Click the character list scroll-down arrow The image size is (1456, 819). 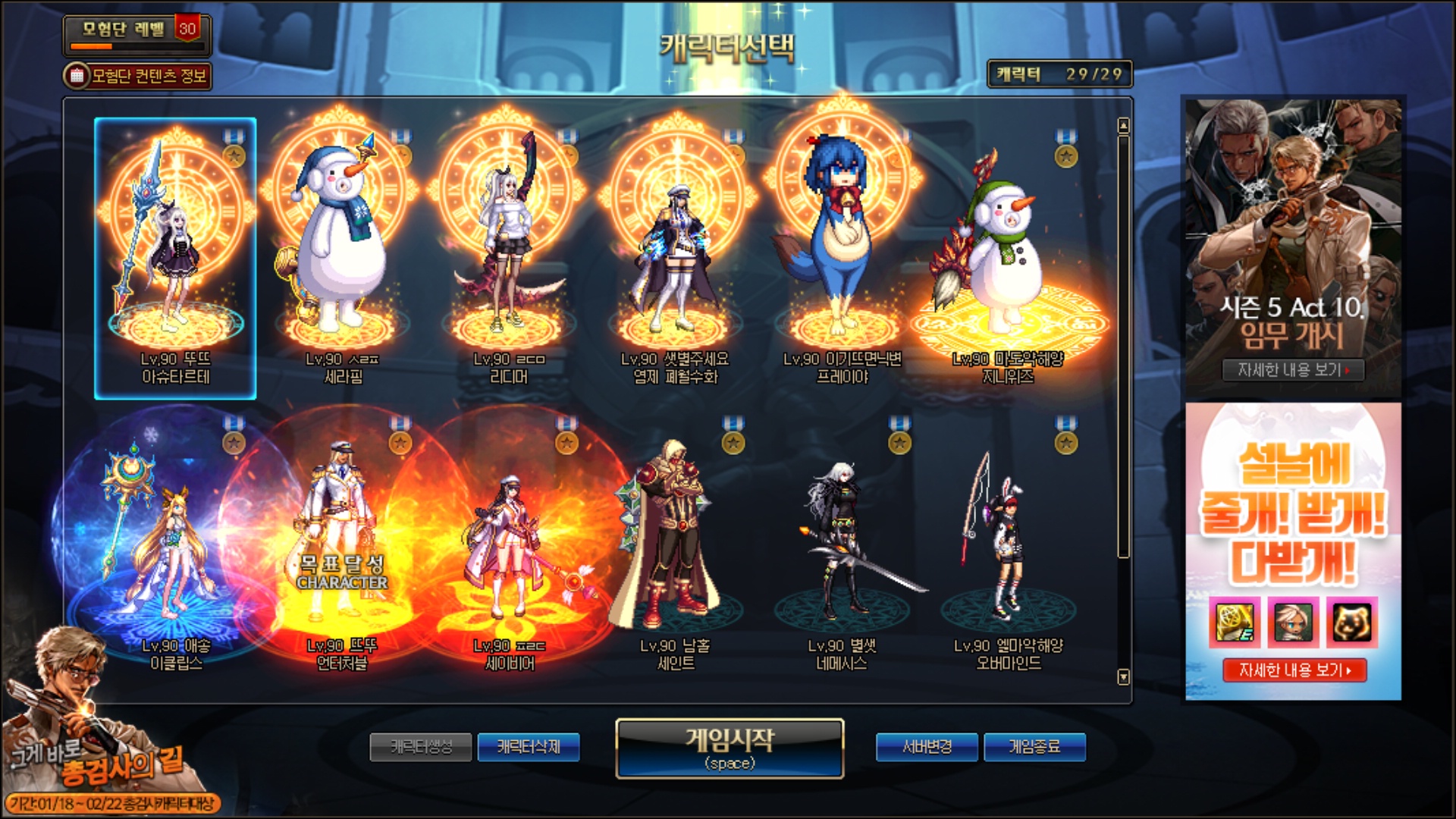pos(1124,676)
